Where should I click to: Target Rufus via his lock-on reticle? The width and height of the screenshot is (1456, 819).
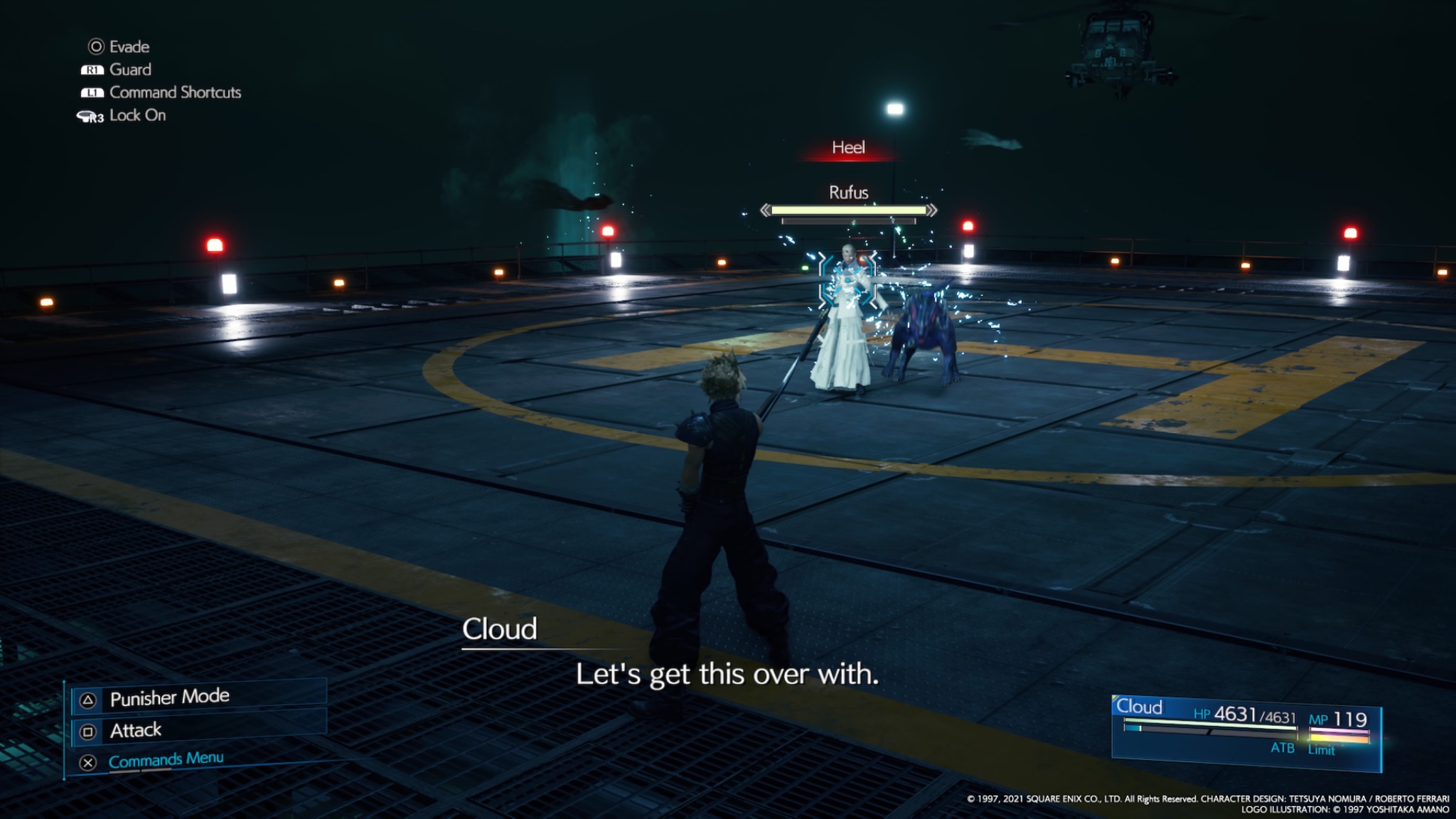point(847,281)
